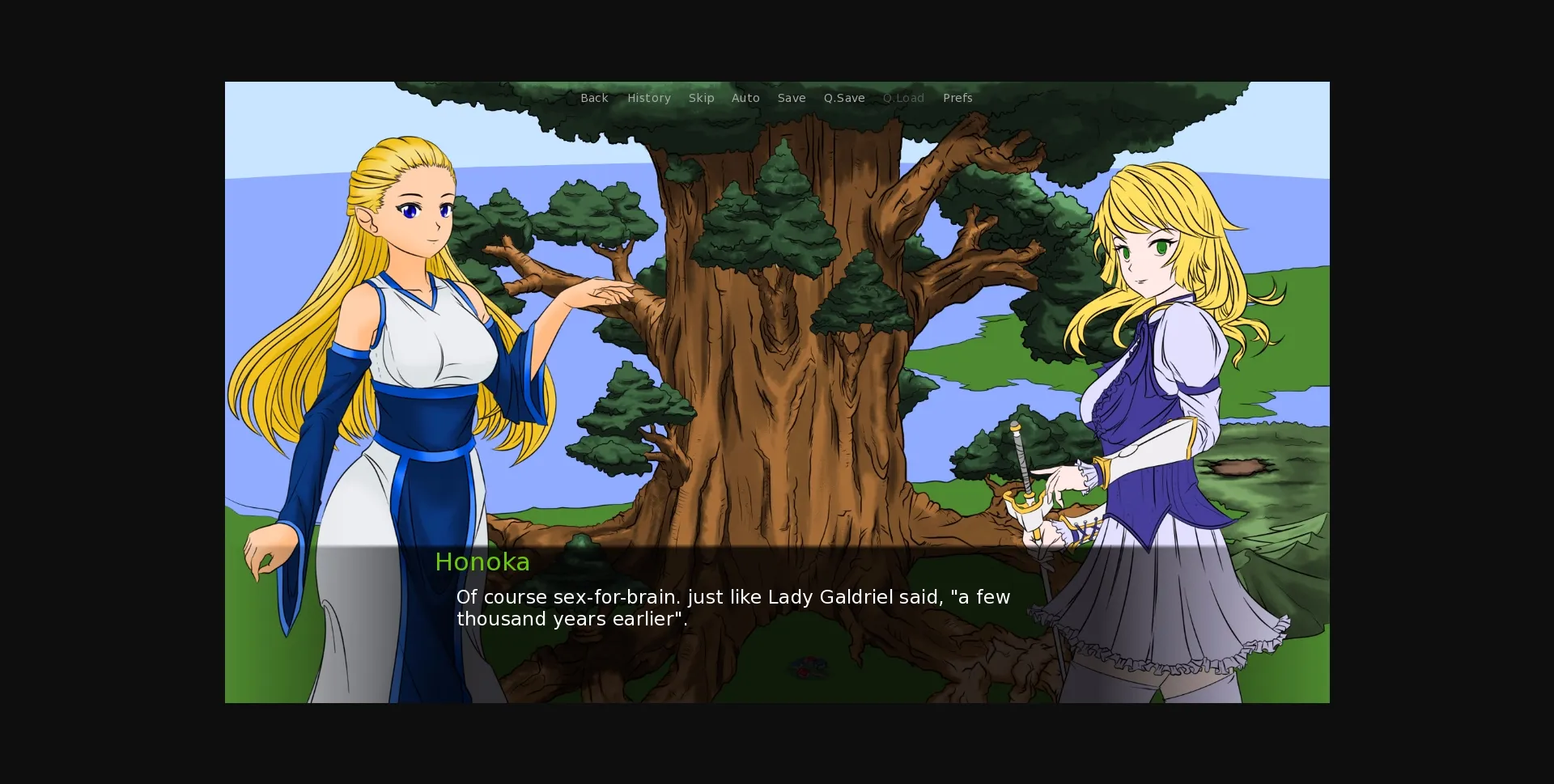The image size is (1554, 784).
Task: Go back to the previous dialogue line
Action: tap(595, 98)
